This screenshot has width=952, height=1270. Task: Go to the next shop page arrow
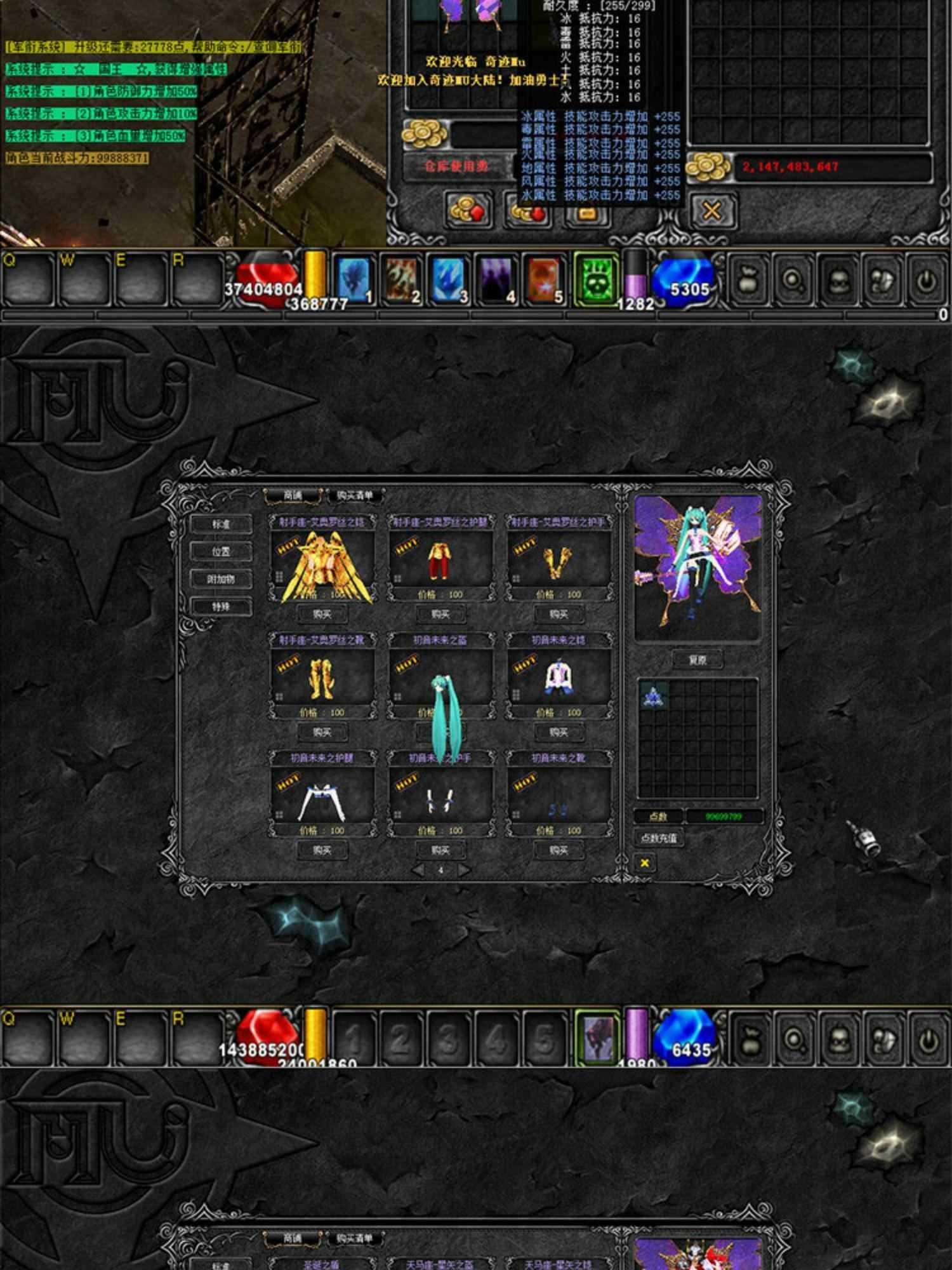[x=464, y=870]
